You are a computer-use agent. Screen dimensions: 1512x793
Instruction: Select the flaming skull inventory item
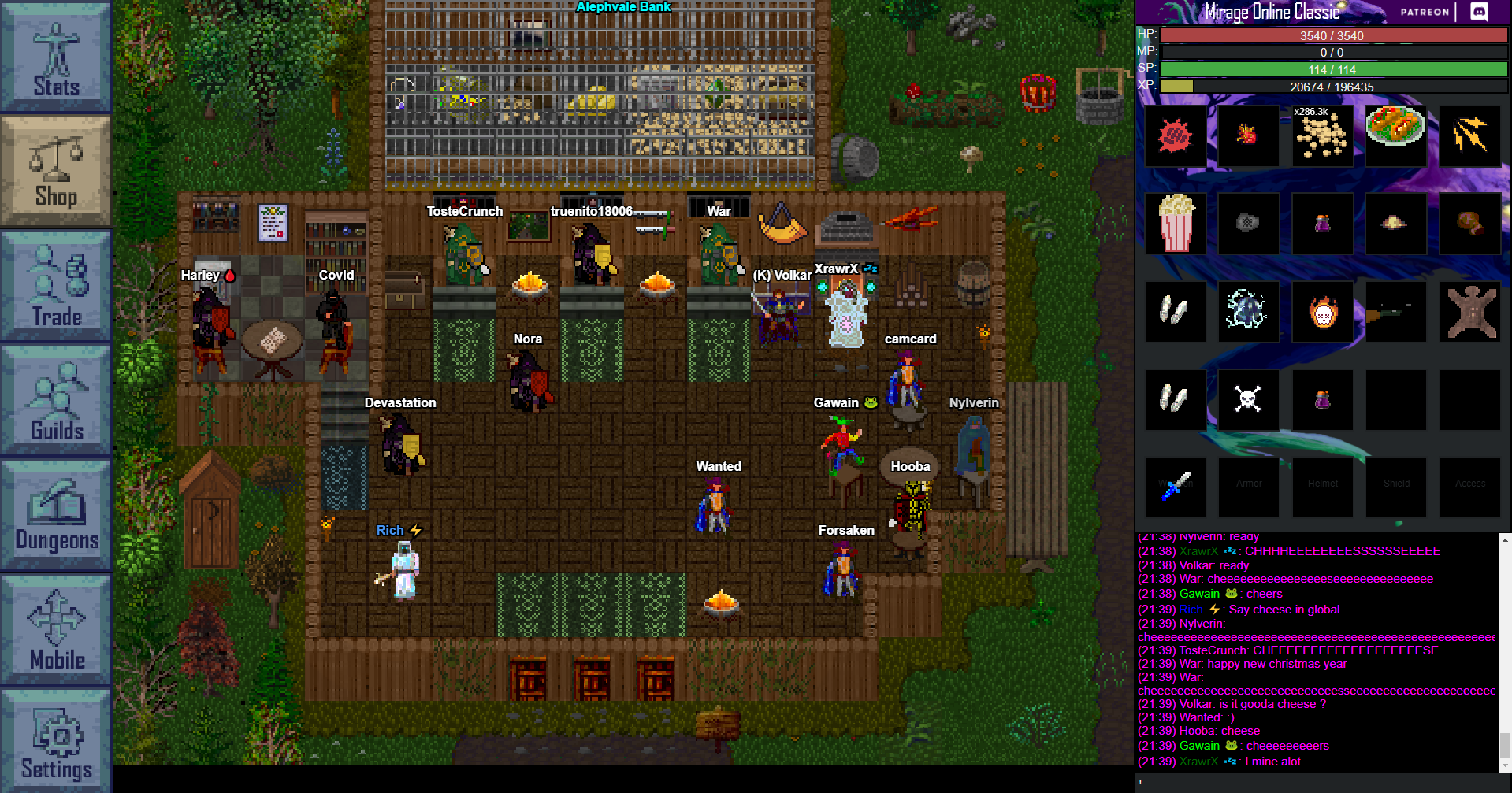click(1322, 311)
